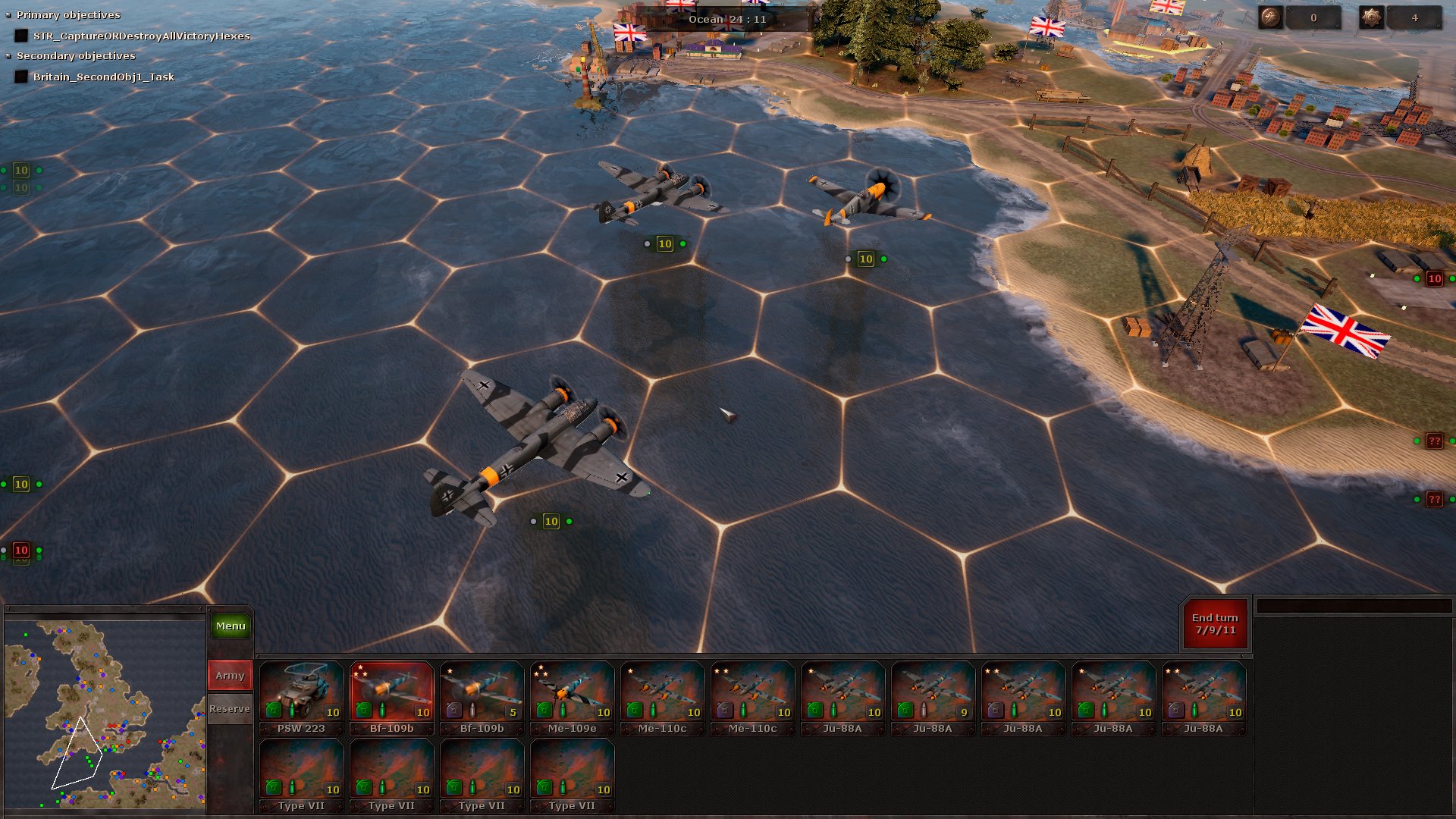
Task: Collapse the Primary objectives section
Action: click(x=8, y=14)
